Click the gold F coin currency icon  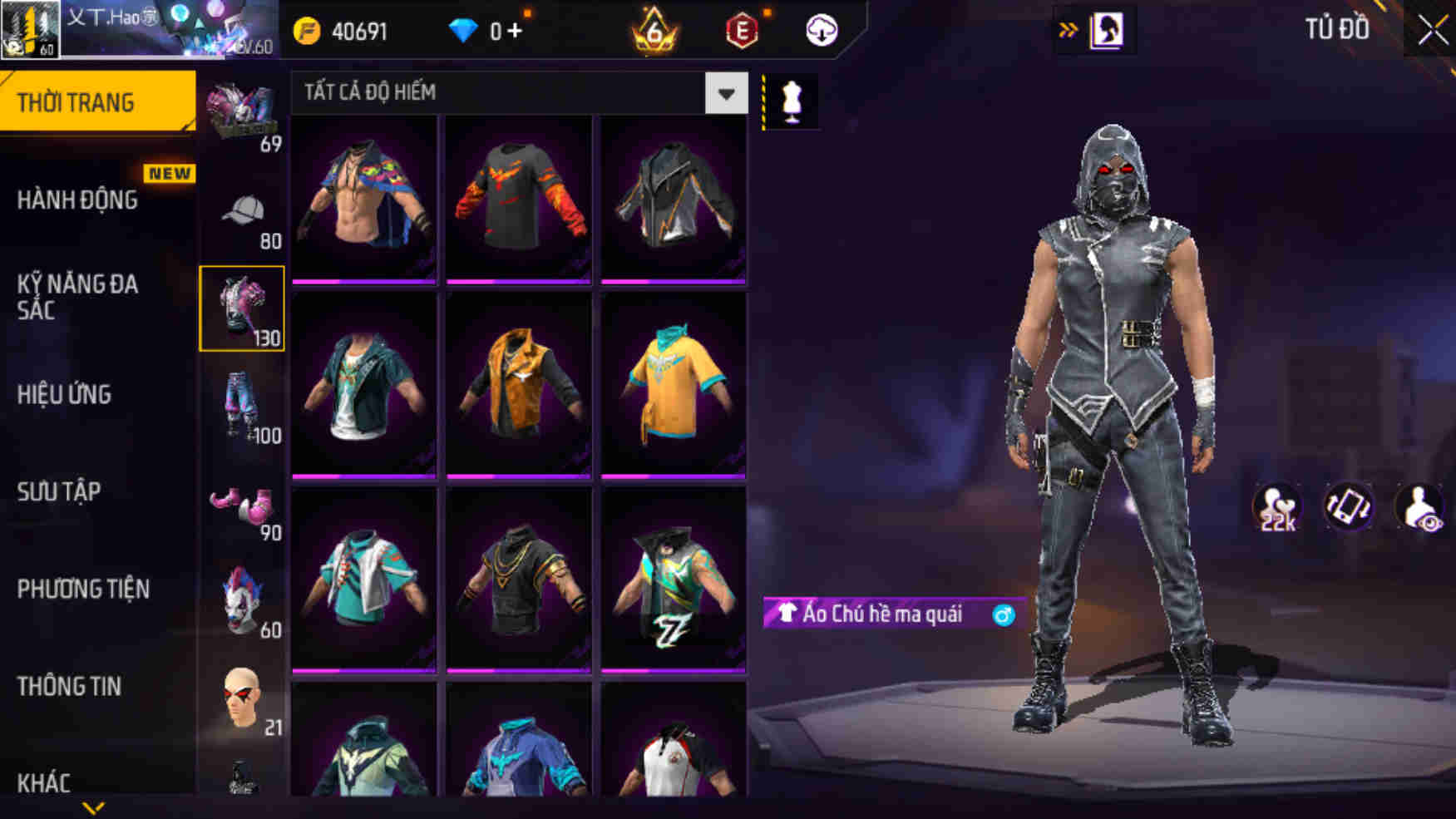tap(308, 28)
